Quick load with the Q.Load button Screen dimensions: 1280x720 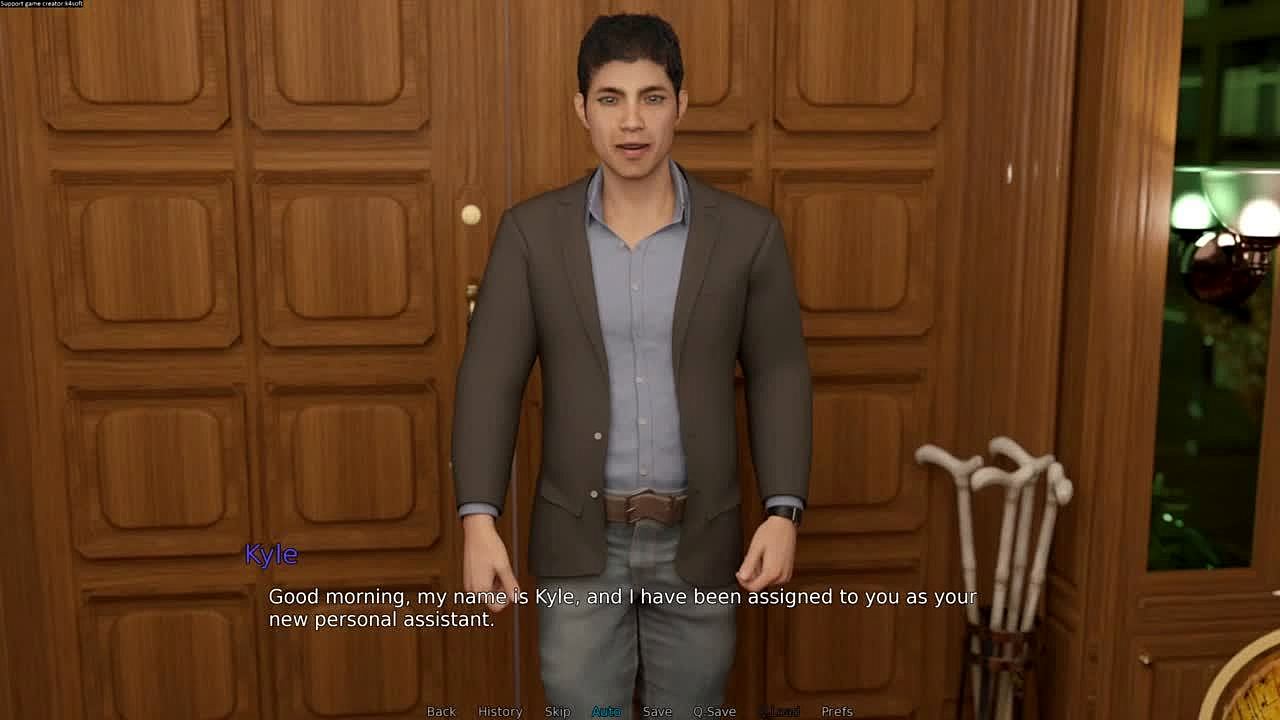tap(779, 711)
